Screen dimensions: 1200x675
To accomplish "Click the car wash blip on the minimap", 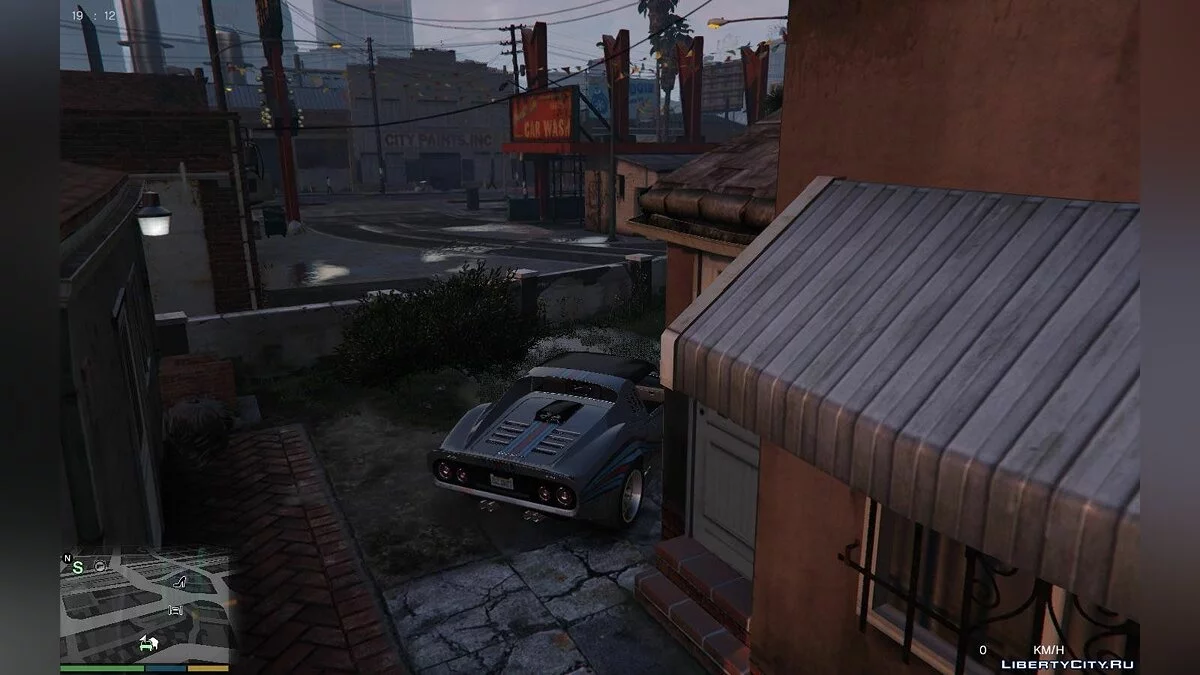I will tap(176, 609).
